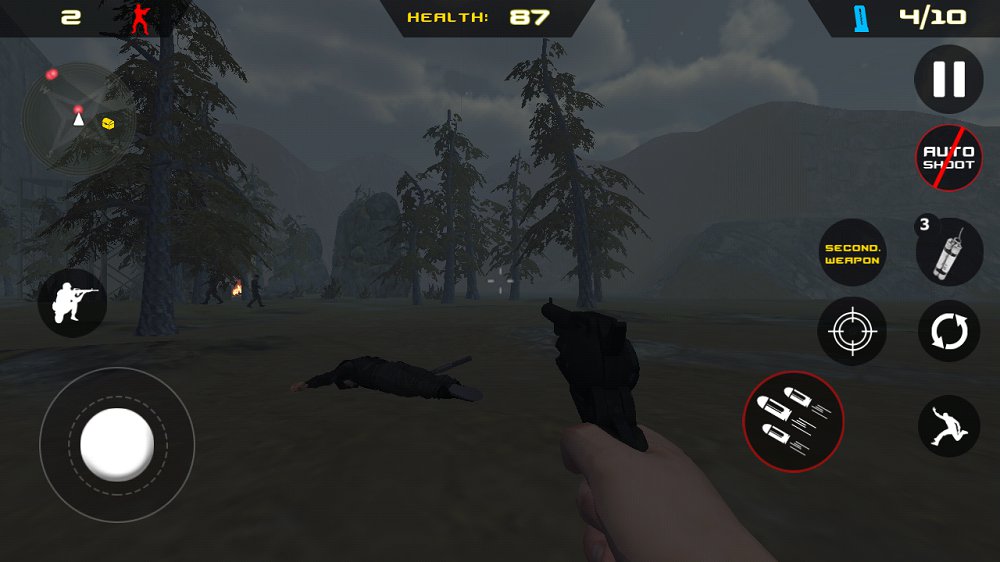Toggle crouch with the kneeling soldier icon
1000x562 pixels.
(x=72, y=303)
